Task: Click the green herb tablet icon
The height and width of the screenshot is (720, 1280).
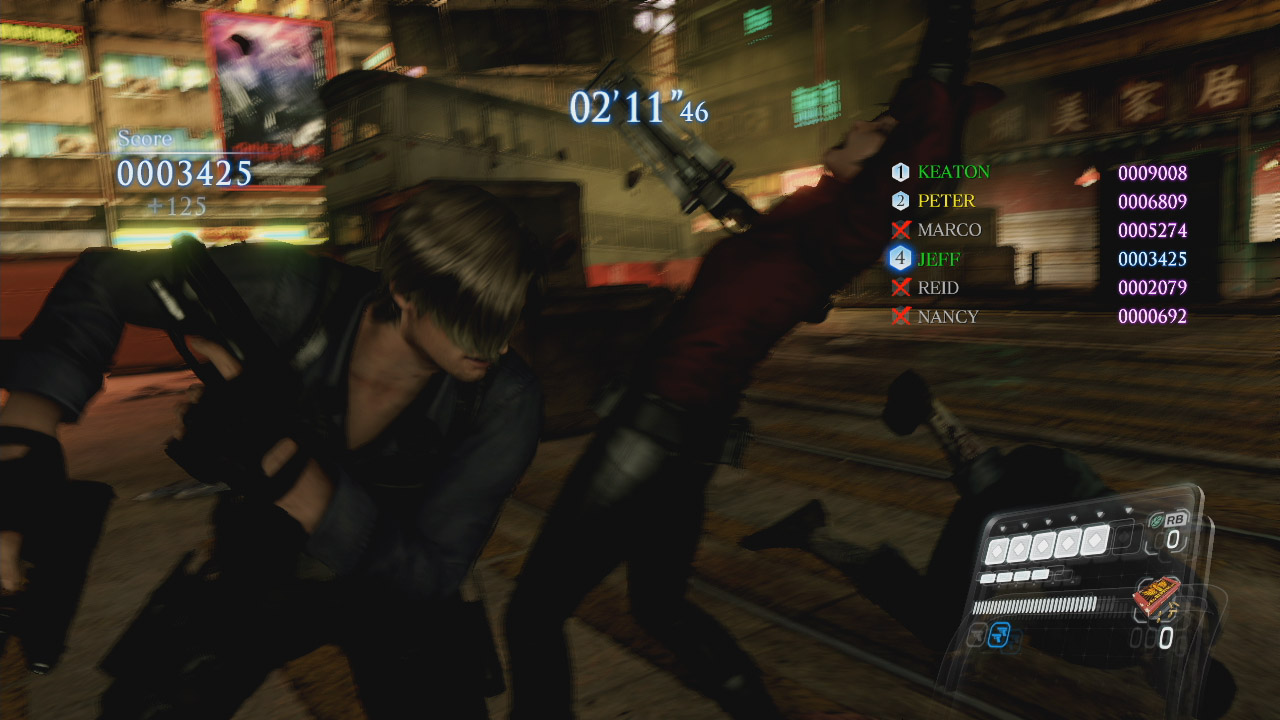Action: (1155, 520)
